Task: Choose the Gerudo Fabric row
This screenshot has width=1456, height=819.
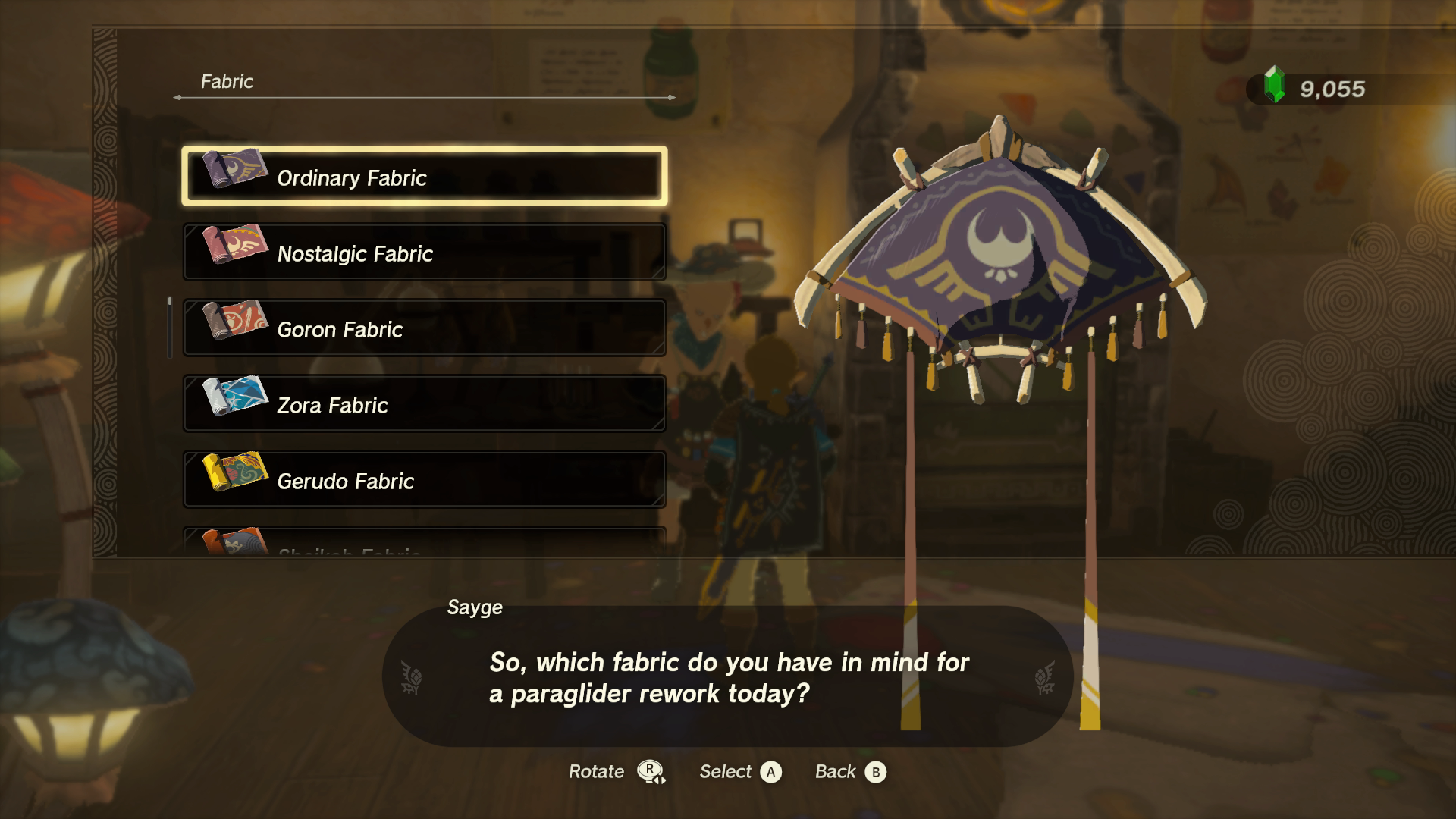Action: click(x=425, y=480)
